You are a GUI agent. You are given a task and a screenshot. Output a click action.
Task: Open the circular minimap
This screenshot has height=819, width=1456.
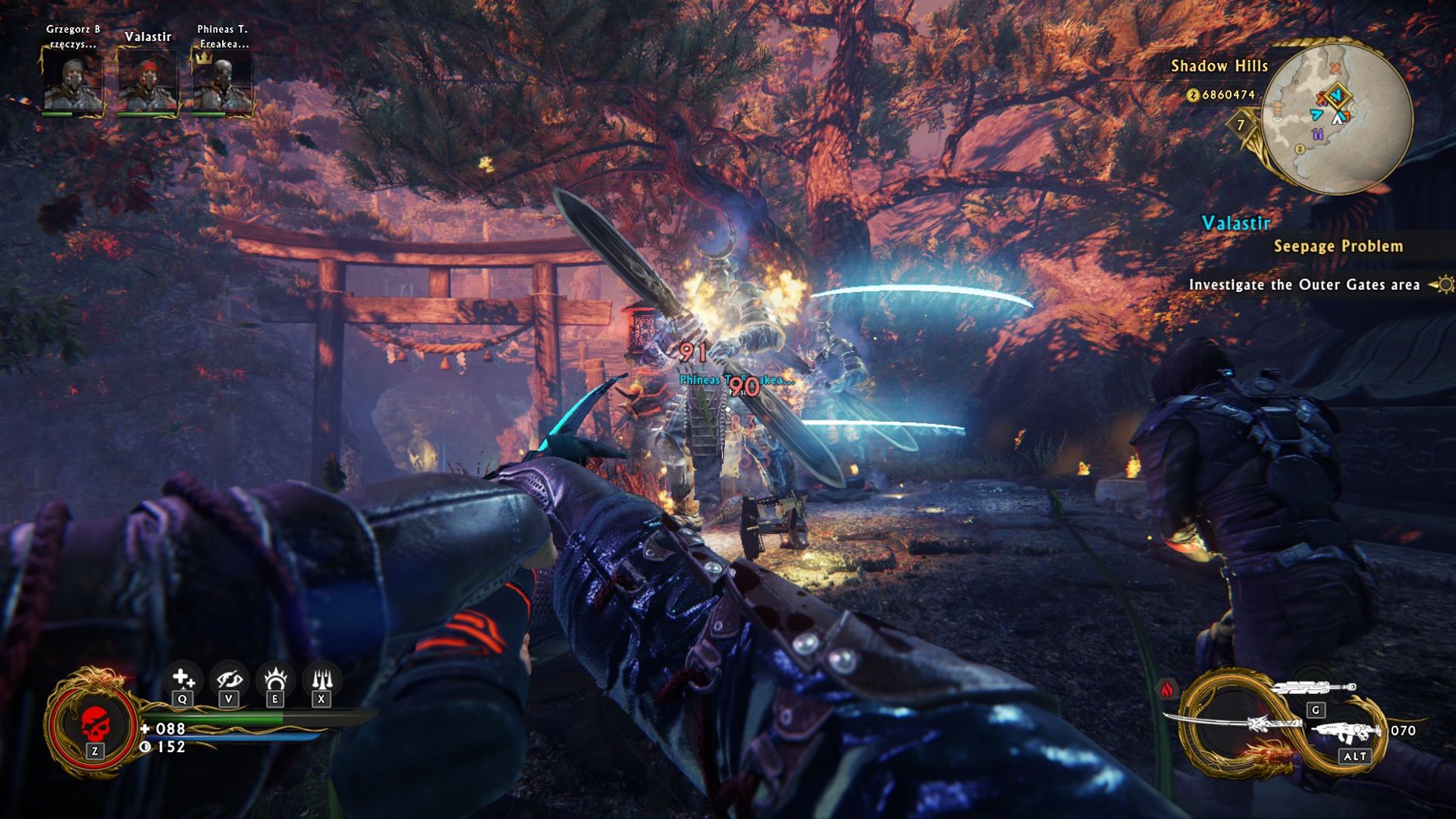[1336, 117]
